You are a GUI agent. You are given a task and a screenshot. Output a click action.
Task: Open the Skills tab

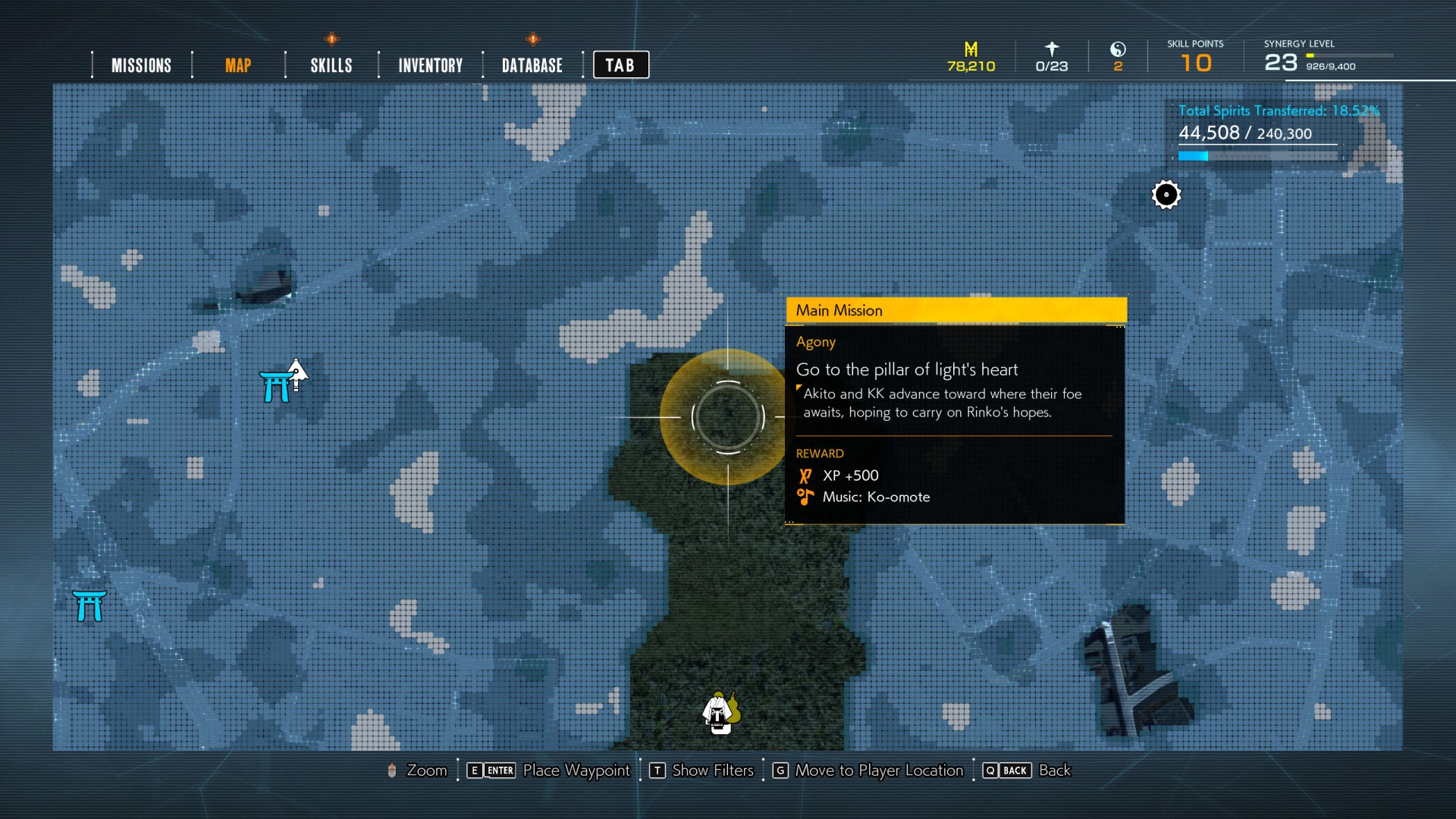331,65
